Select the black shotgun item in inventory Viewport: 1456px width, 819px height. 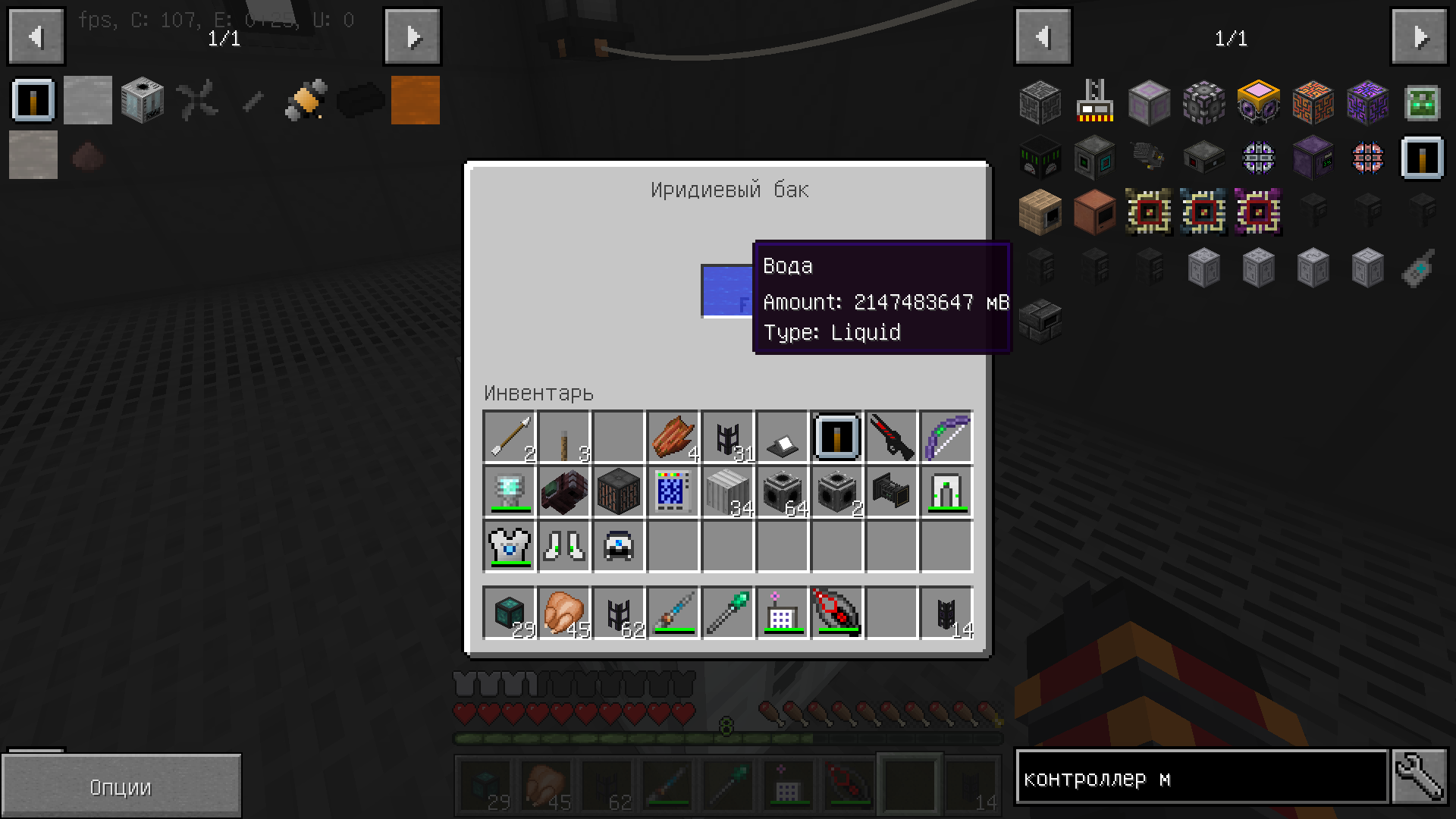coord(891,436)
